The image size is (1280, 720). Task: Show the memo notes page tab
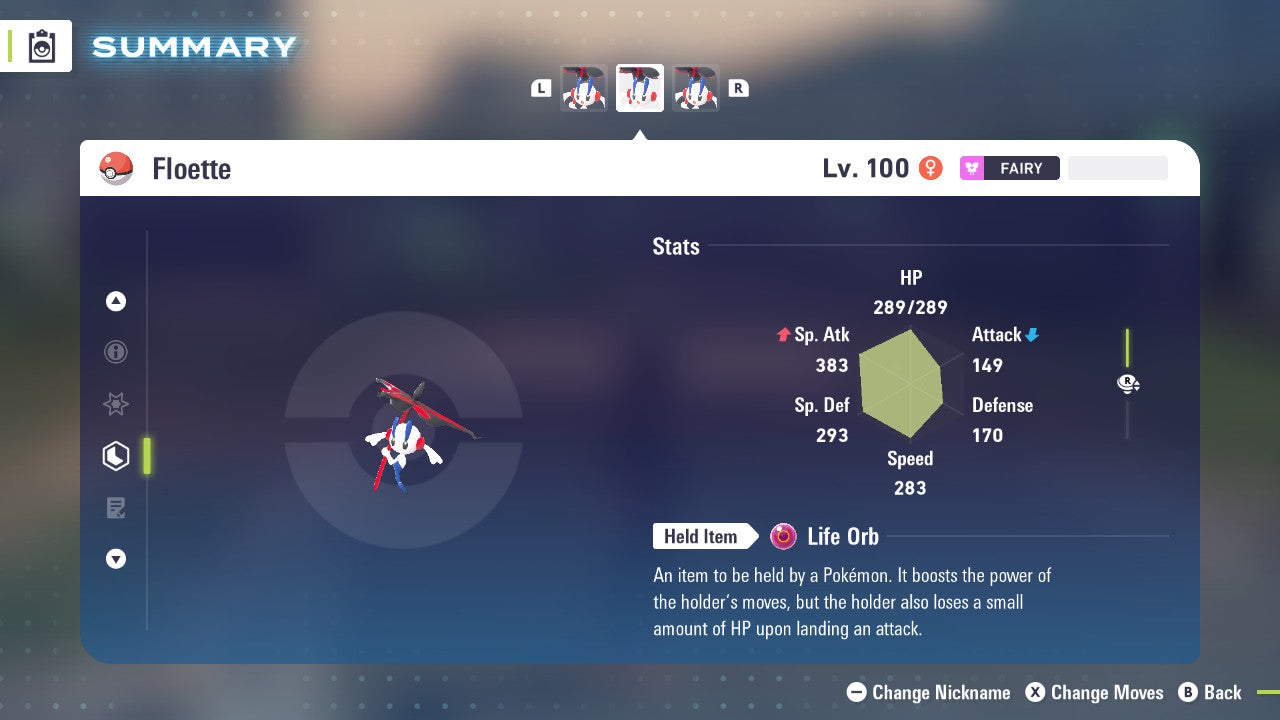[x=116, y=508]
